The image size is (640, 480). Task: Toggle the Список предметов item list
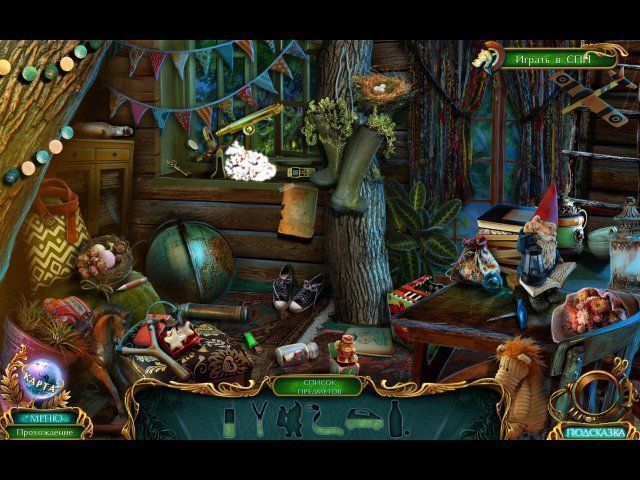coord(319,385)
